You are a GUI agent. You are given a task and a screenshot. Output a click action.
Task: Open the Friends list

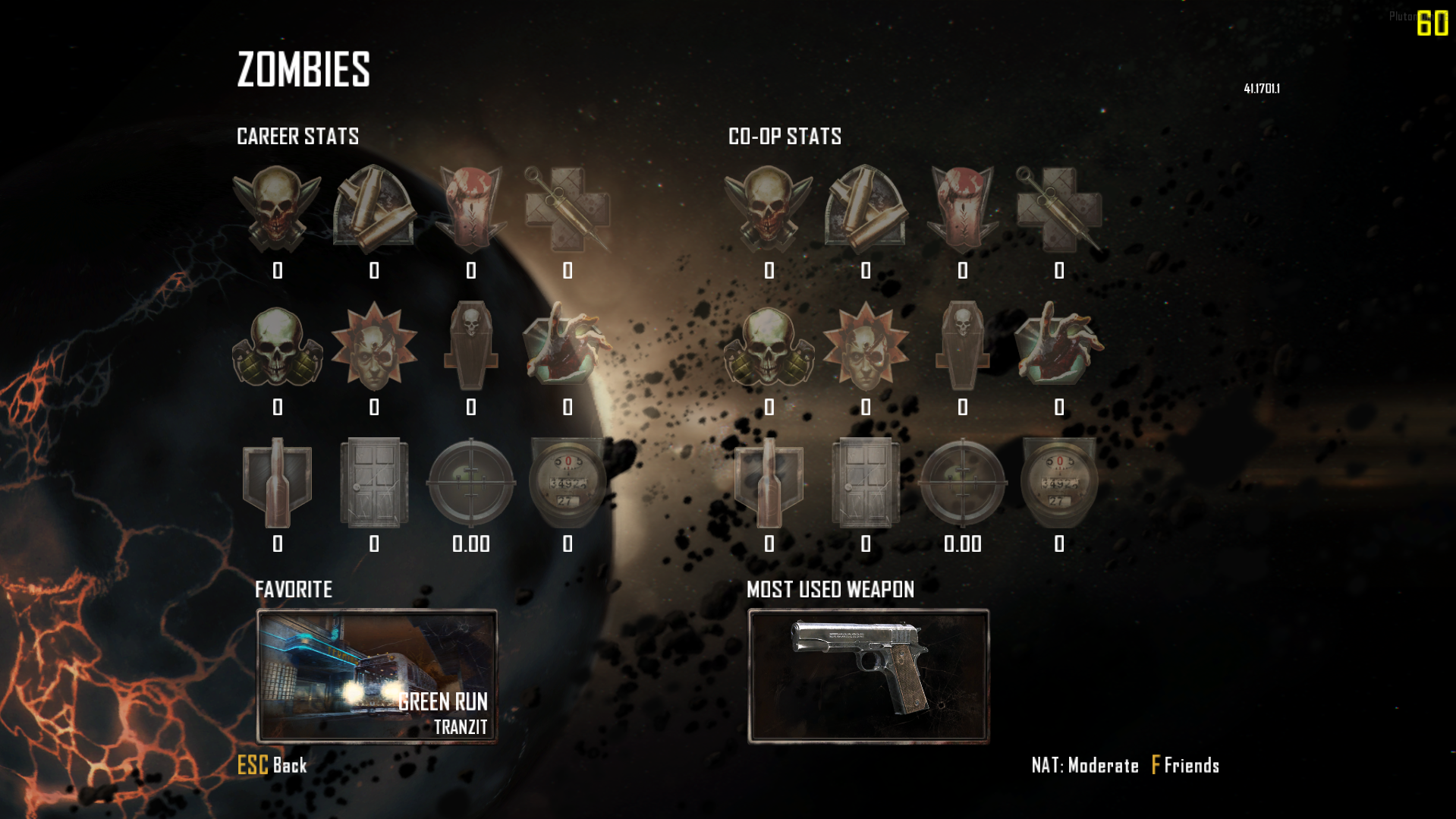click(1185, 765)
